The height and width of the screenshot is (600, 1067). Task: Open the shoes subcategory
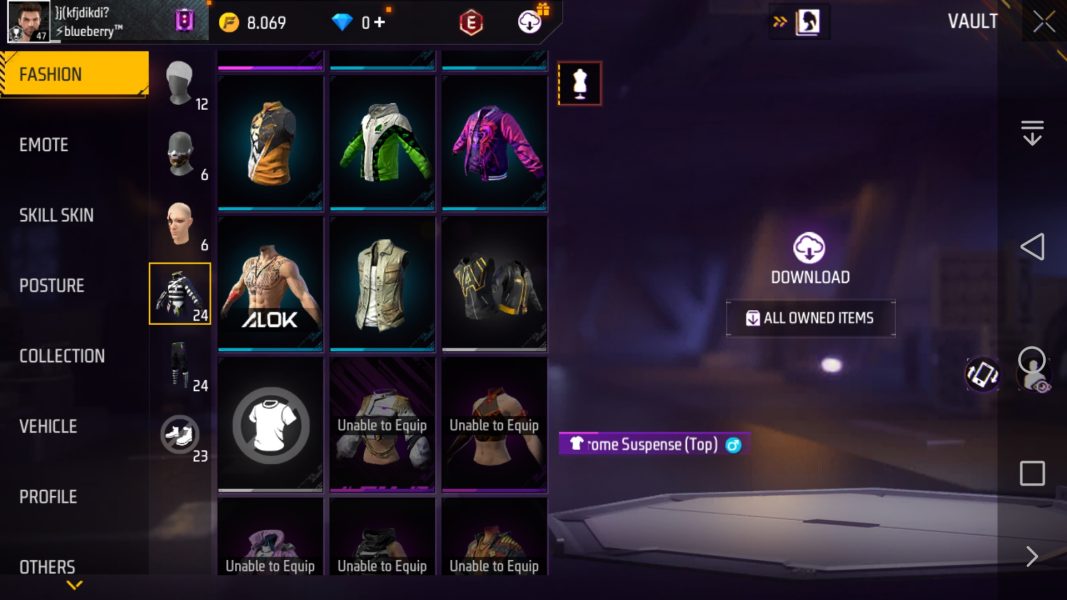point(181,434)
